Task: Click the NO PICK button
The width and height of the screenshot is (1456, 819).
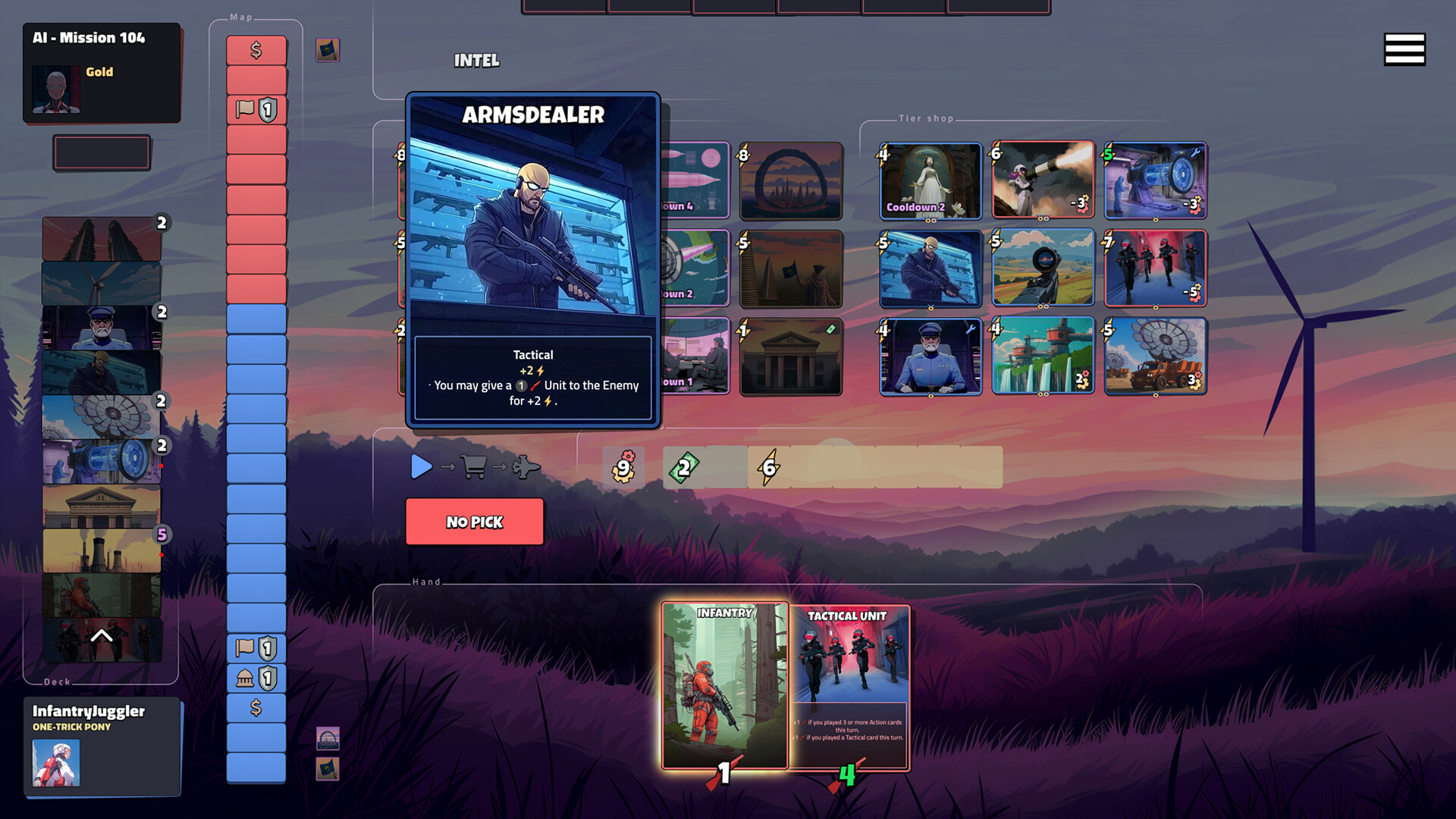Action: 475,522
